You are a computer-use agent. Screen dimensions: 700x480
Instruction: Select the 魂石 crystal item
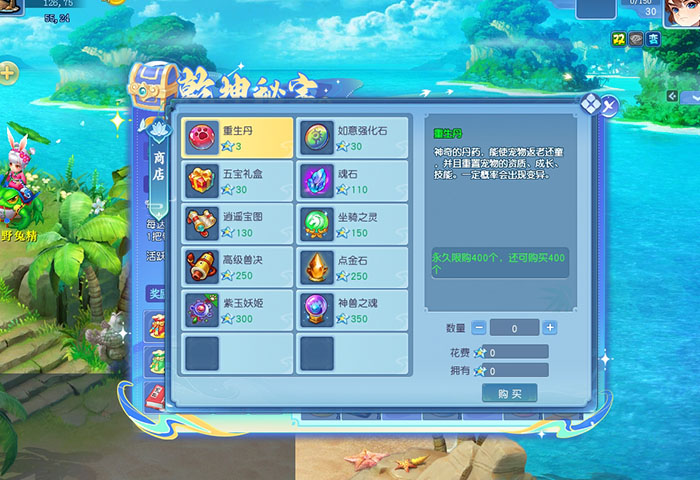(x=354, y=182)
